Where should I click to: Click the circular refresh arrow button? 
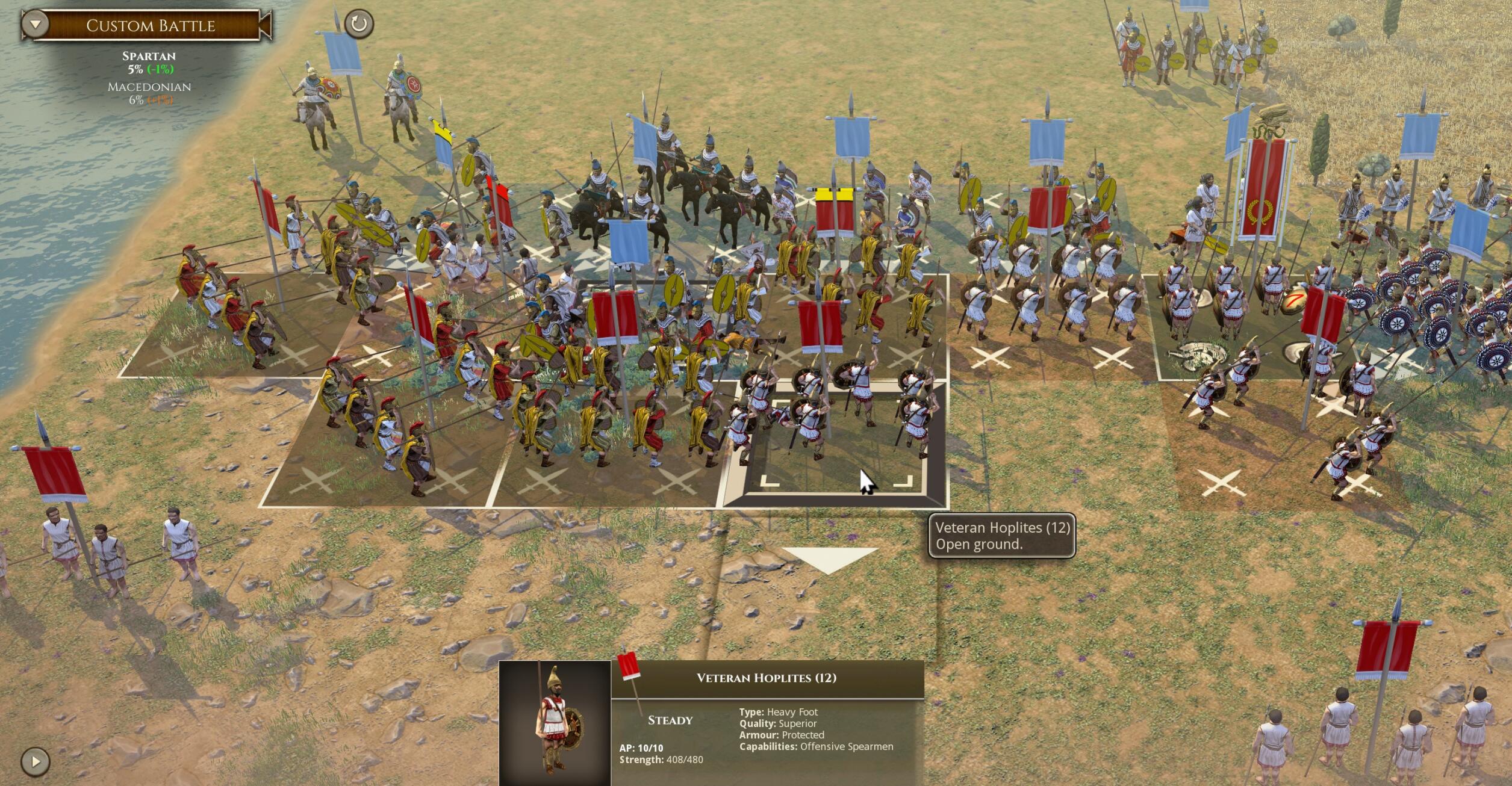[359, 24]
